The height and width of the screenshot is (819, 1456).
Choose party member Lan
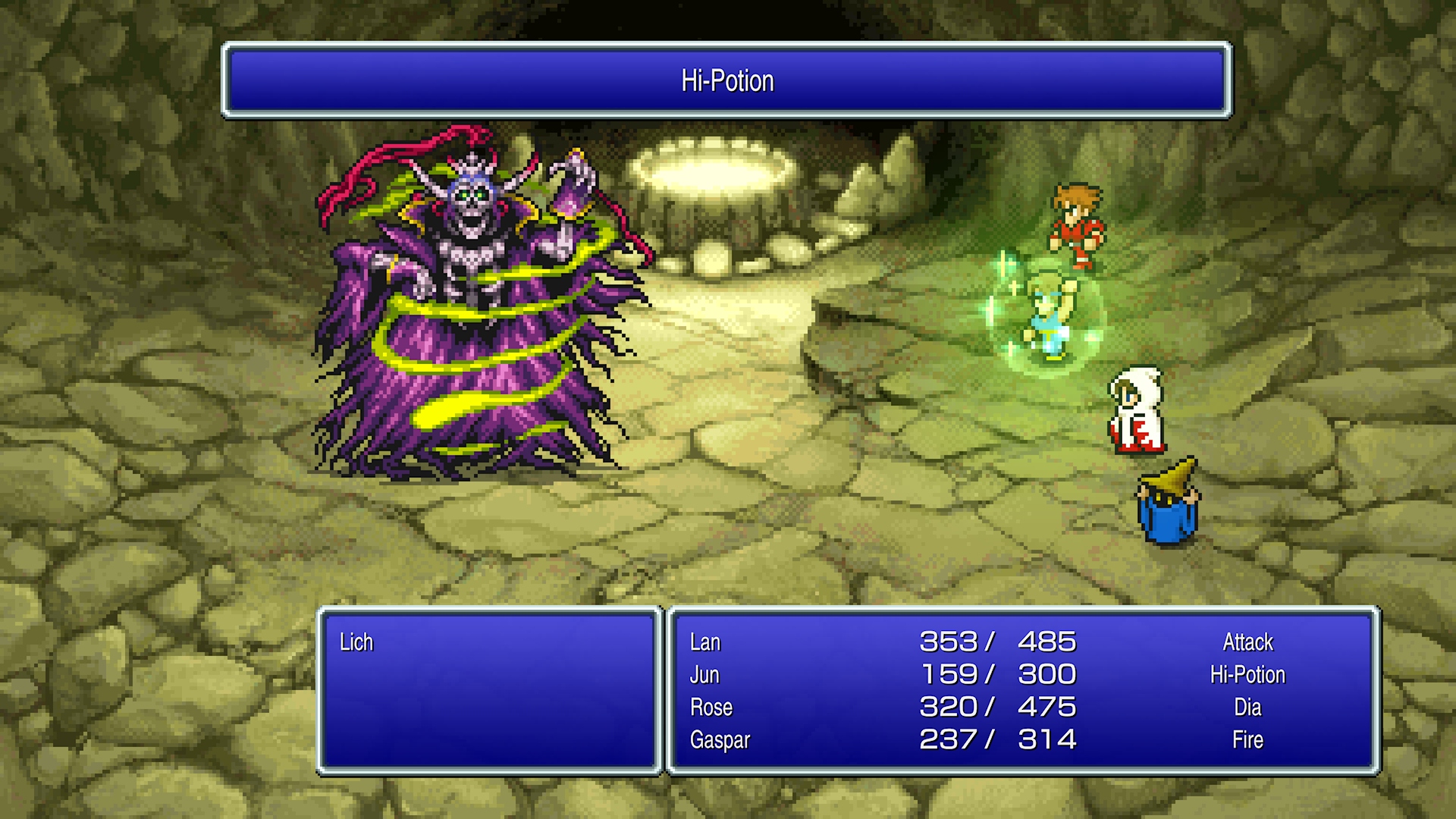coord(704,642)
